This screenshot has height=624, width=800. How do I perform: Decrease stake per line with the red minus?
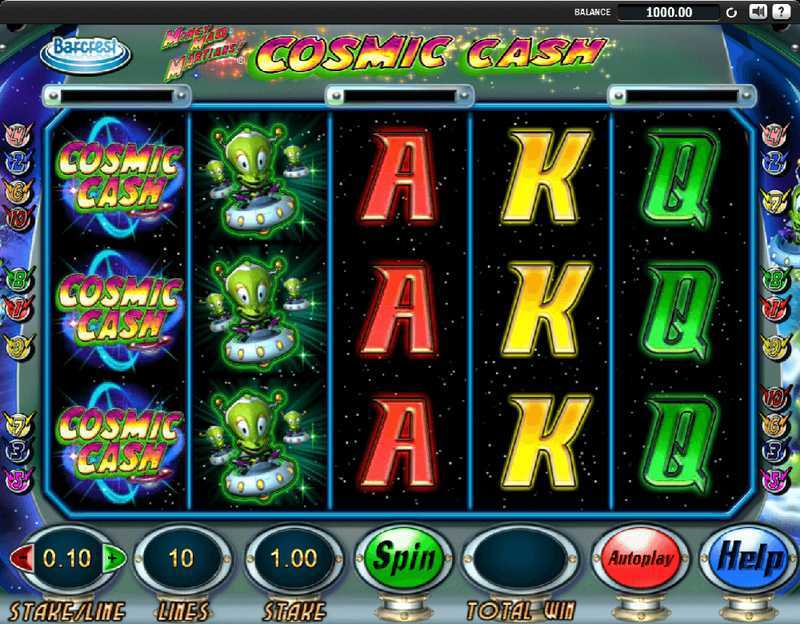20,558
